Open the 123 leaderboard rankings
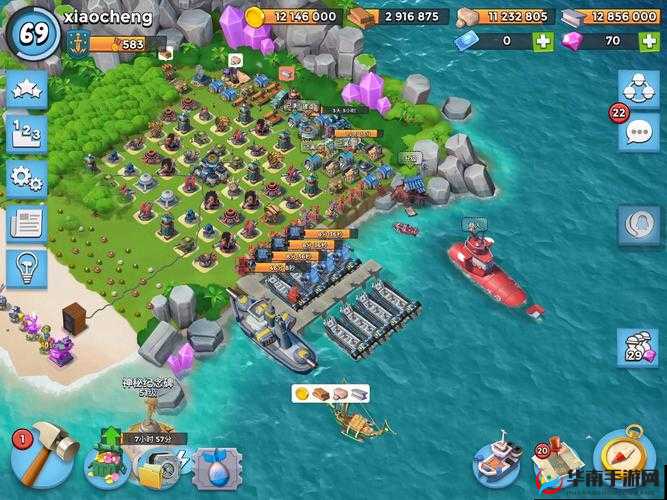The width and height of the screenshot is (667, 500). coord(26,135)
